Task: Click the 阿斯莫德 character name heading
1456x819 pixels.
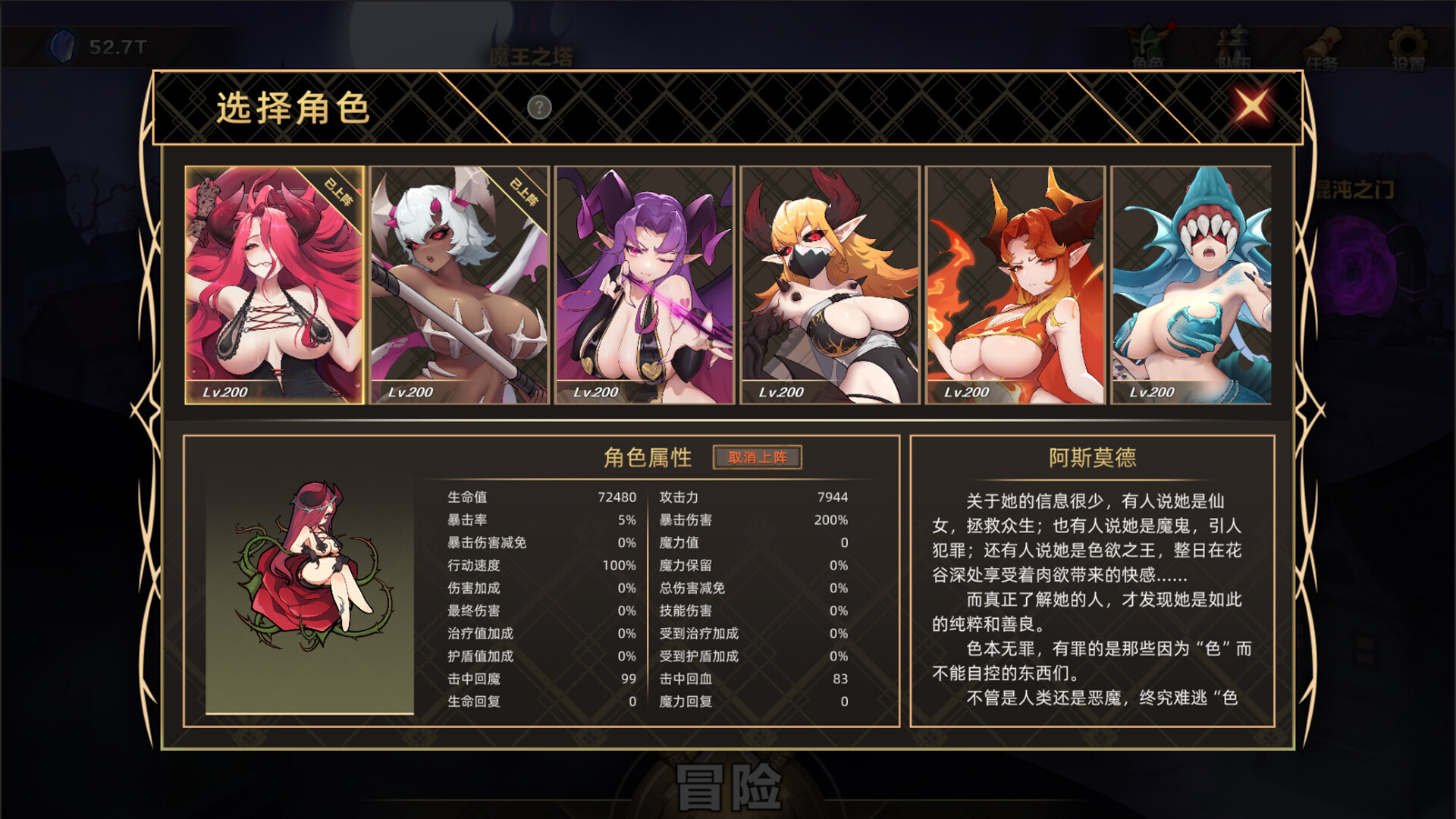Action: point(1093,456)
